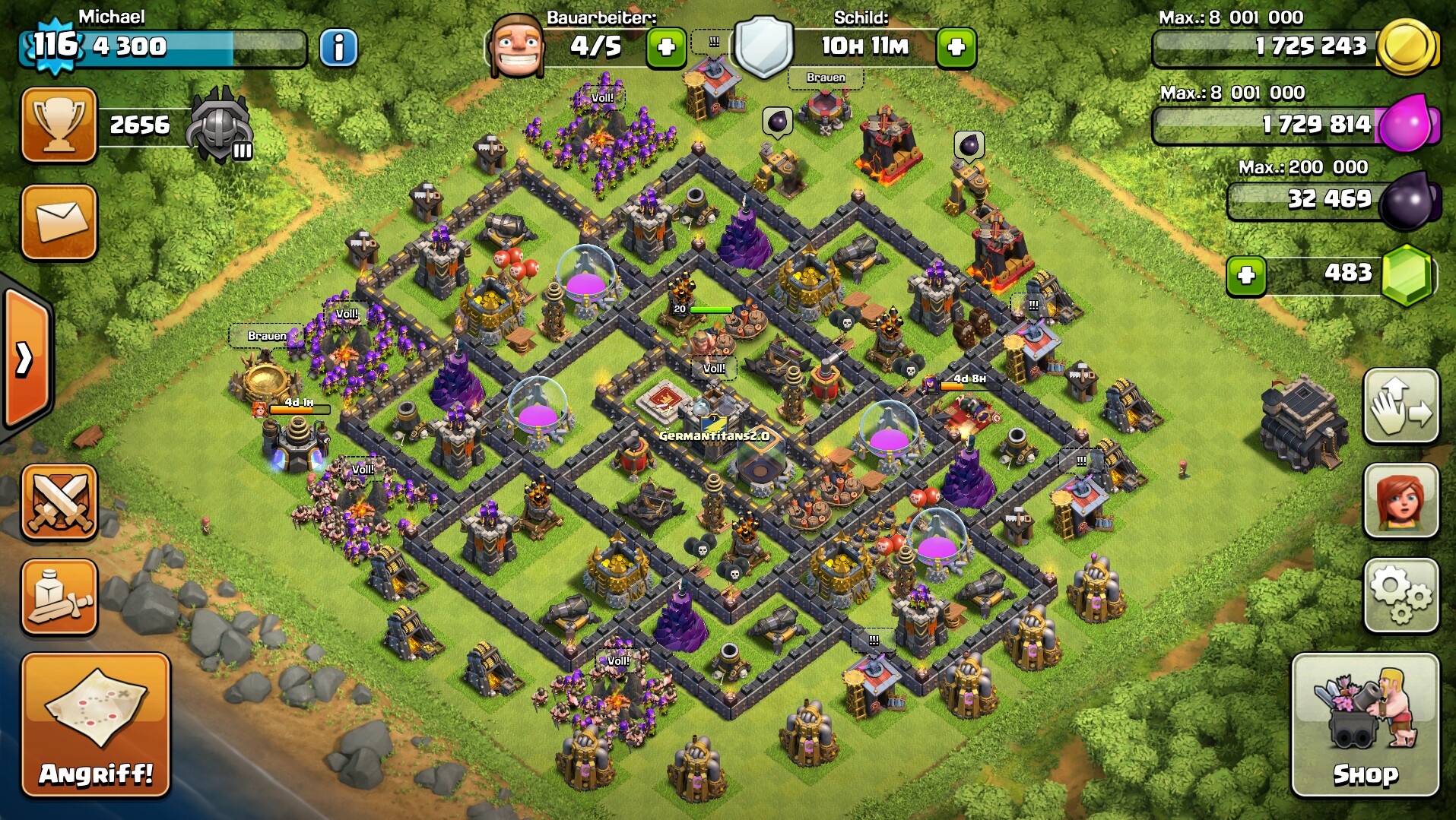The width and height of the screenshot is (1456, 820).
Task: Start an attack with the Angriff! button
Action: [96, 726]
